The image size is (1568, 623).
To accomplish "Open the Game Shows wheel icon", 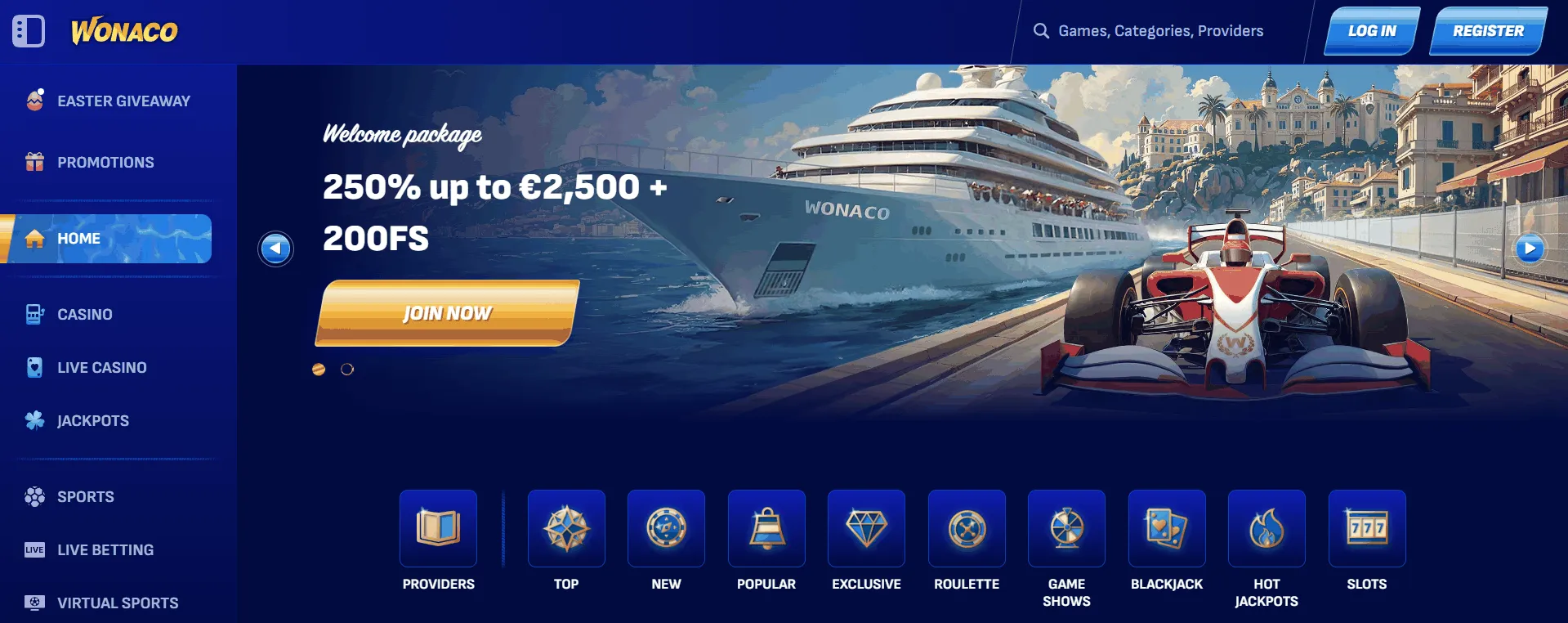I will coord(1066,528).
